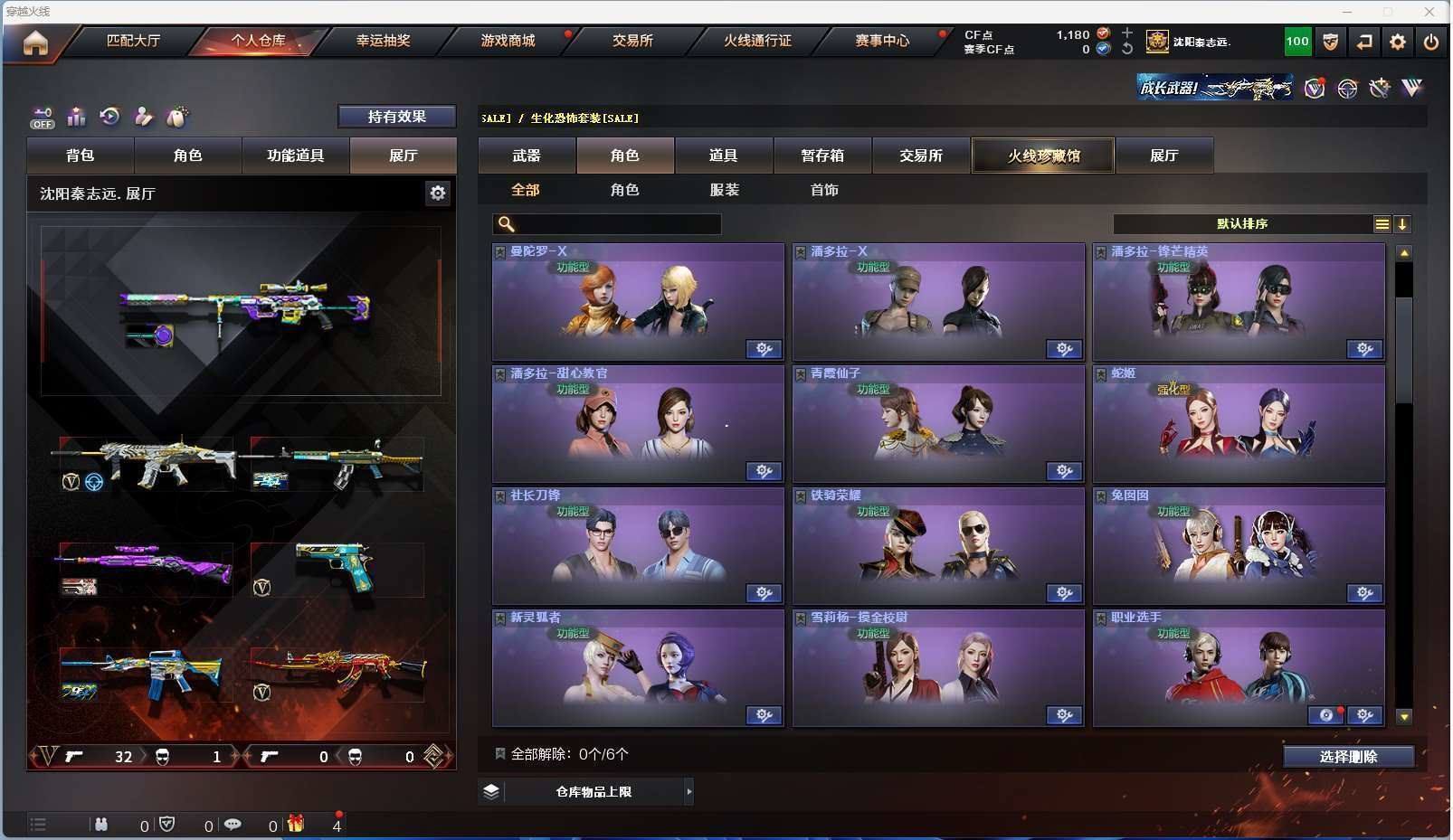Filter by 服装 clothing category
Image resolution: width=1453 pixels, height=840 pixels.
725,190
